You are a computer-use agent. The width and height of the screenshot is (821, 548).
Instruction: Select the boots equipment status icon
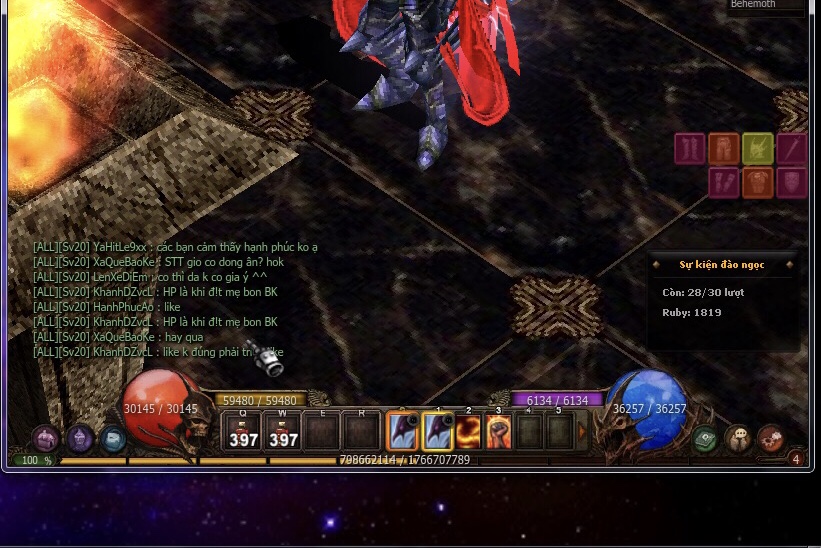coord(690,149)
